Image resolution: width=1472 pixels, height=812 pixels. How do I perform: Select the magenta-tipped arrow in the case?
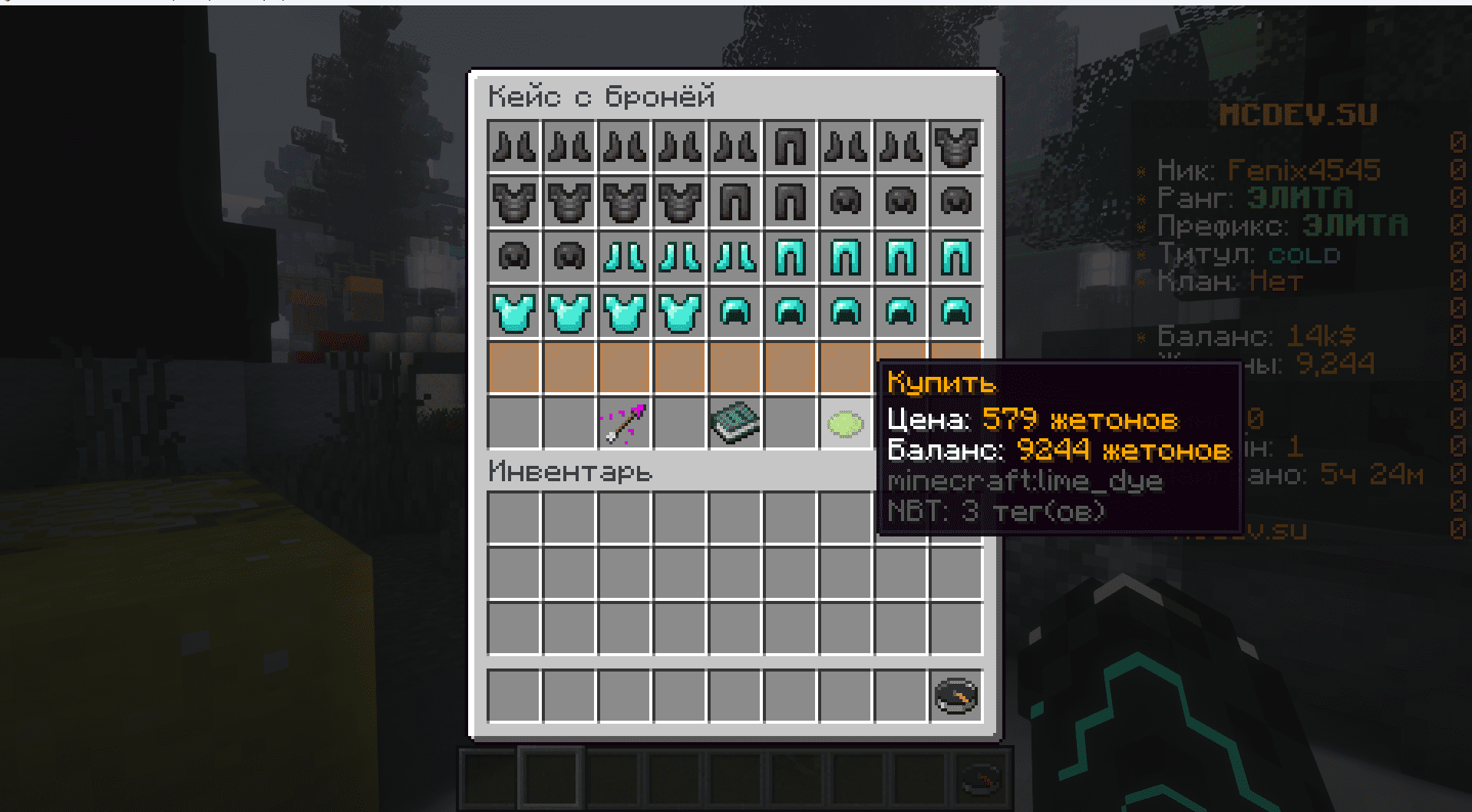[625, 424]
